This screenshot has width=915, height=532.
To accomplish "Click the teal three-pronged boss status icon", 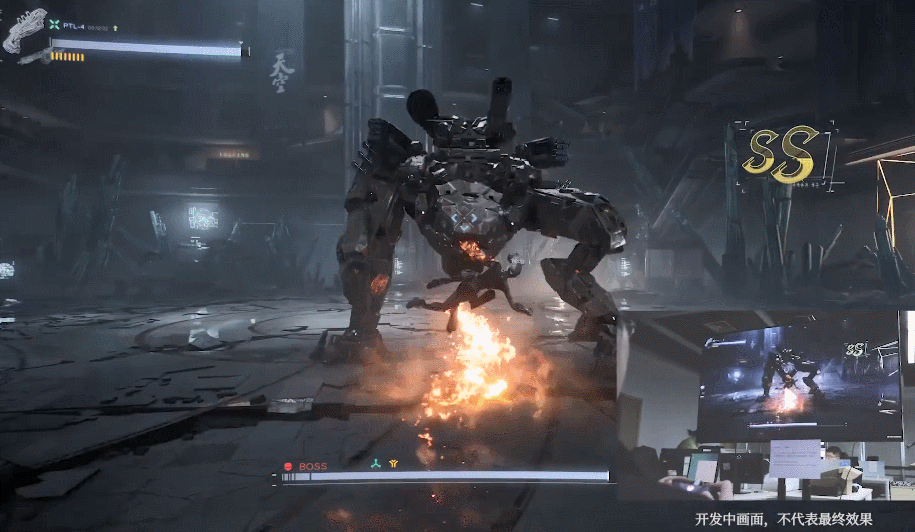I will [375, 464].
